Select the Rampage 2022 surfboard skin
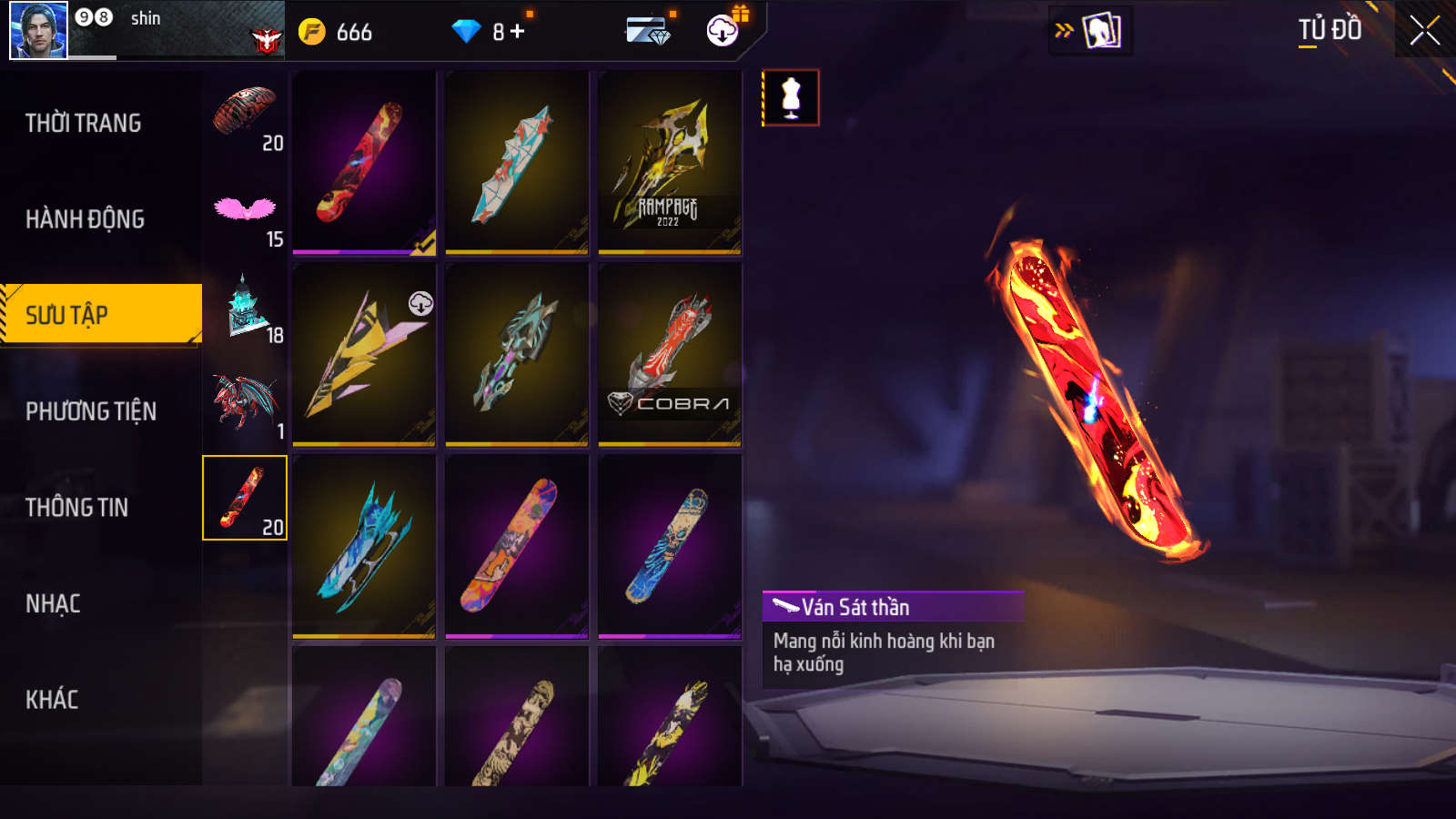Viewport: 1456px width, 819px height. tap(670, 162)
